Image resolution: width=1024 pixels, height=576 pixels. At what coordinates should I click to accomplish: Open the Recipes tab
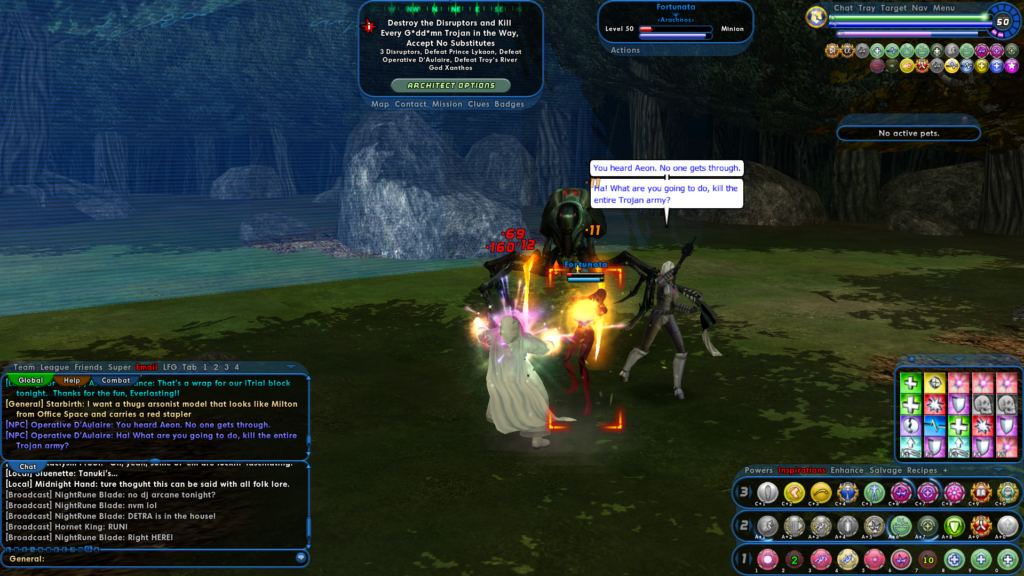[922, 470]
